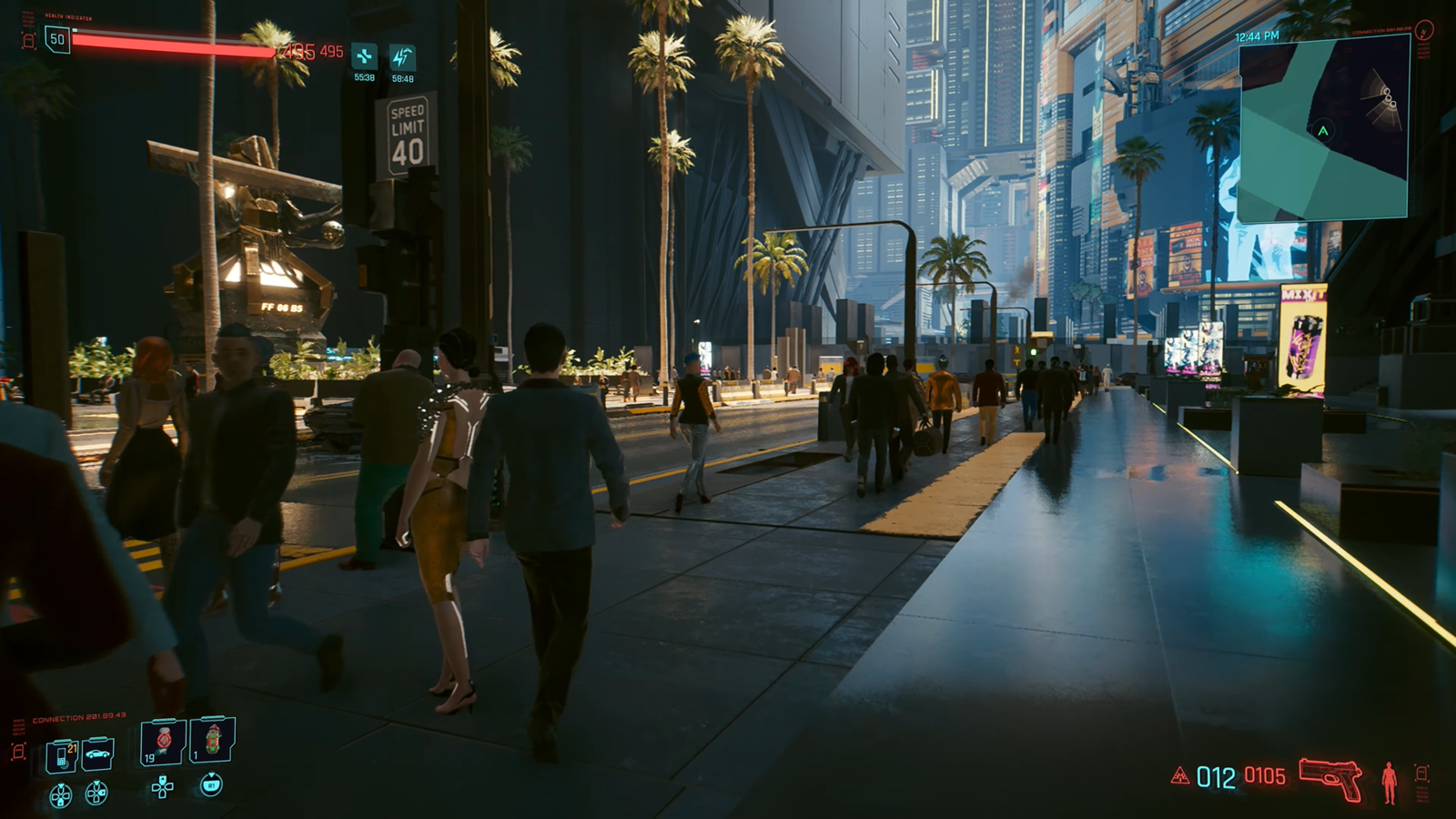
Task: Click the warning triangle beside the ammo counter
Action: pyautogui.click(x=1180, y=774)
